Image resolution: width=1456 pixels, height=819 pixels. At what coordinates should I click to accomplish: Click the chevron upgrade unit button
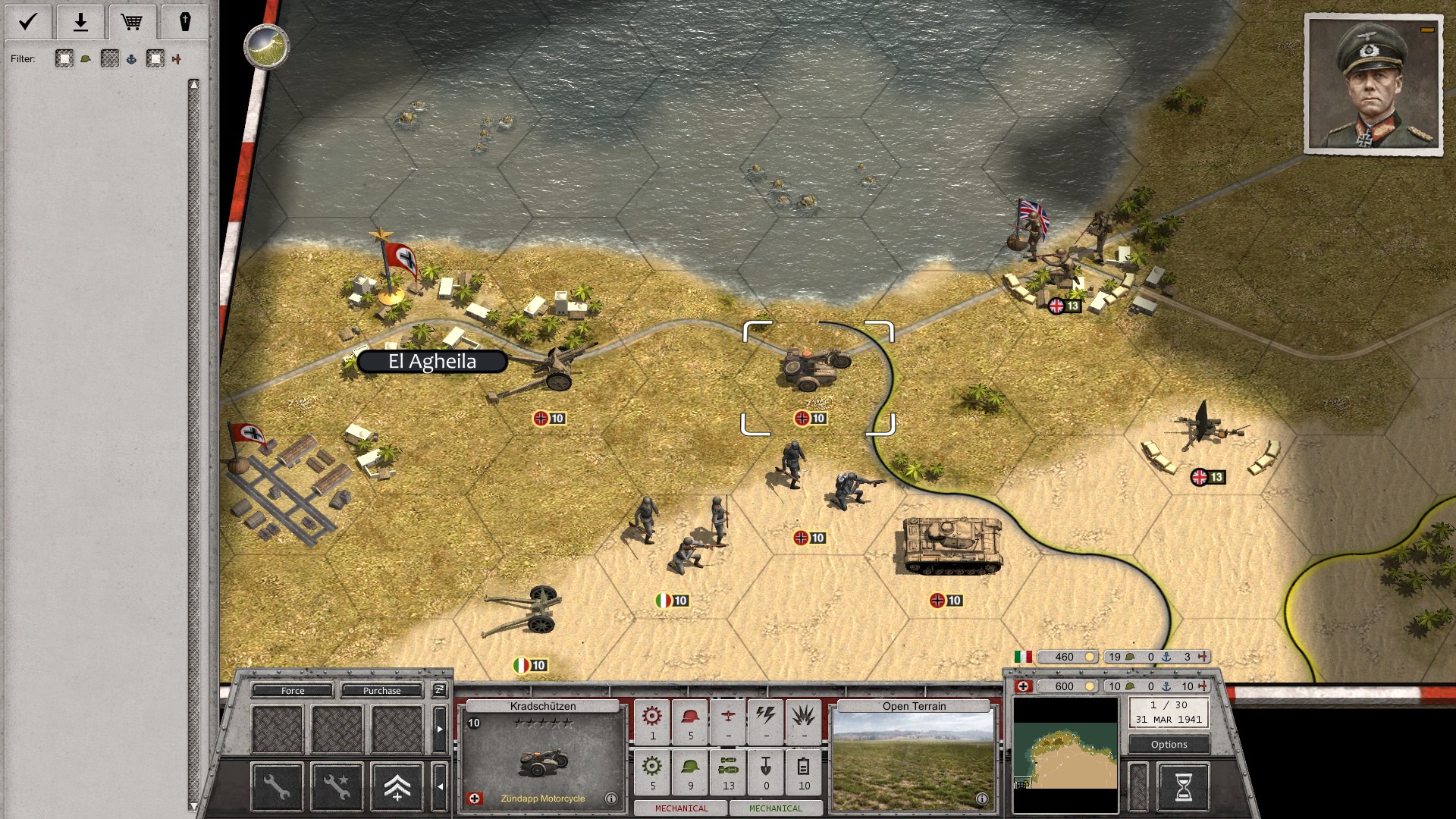tap(397, 786)
